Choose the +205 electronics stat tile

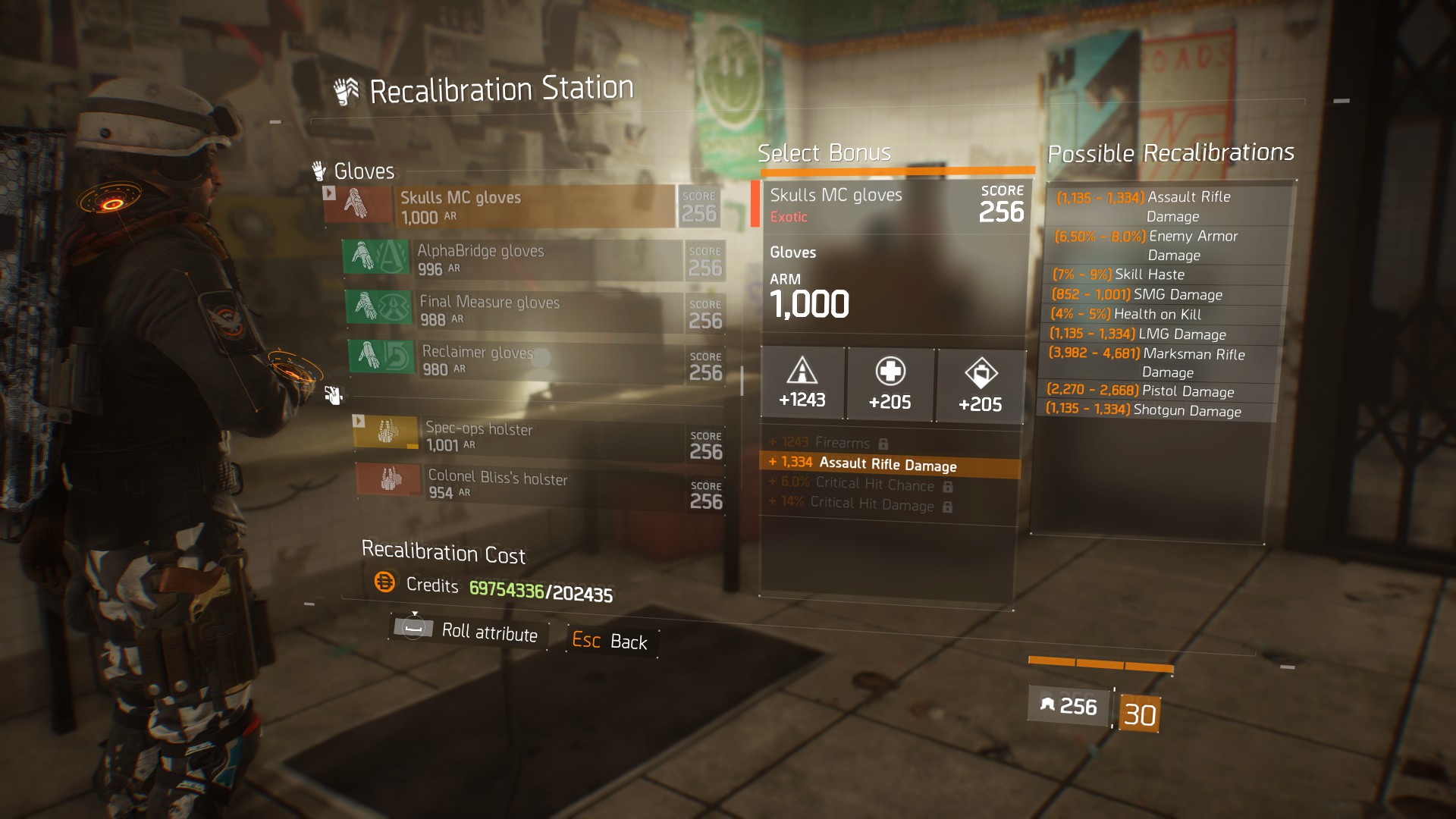[x=981, y=386]
